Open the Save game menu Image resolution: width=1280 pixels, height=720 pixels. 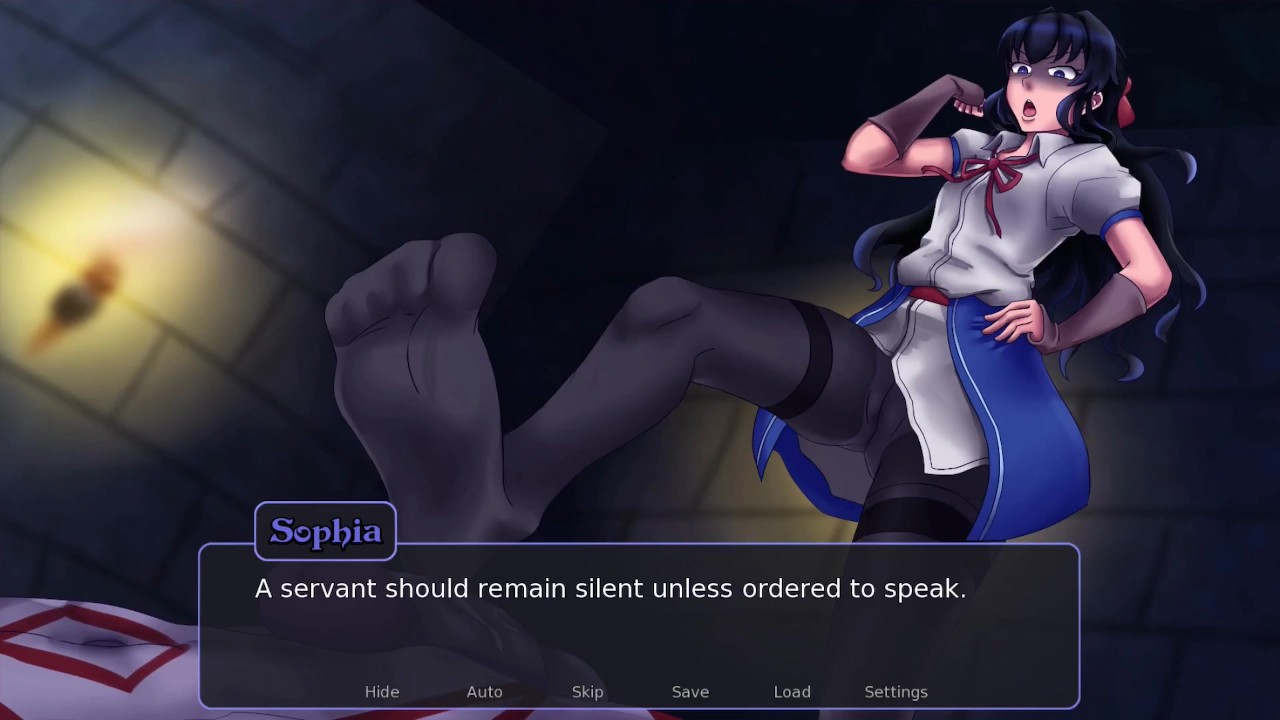pyautogui.click(x=690, y=692)
